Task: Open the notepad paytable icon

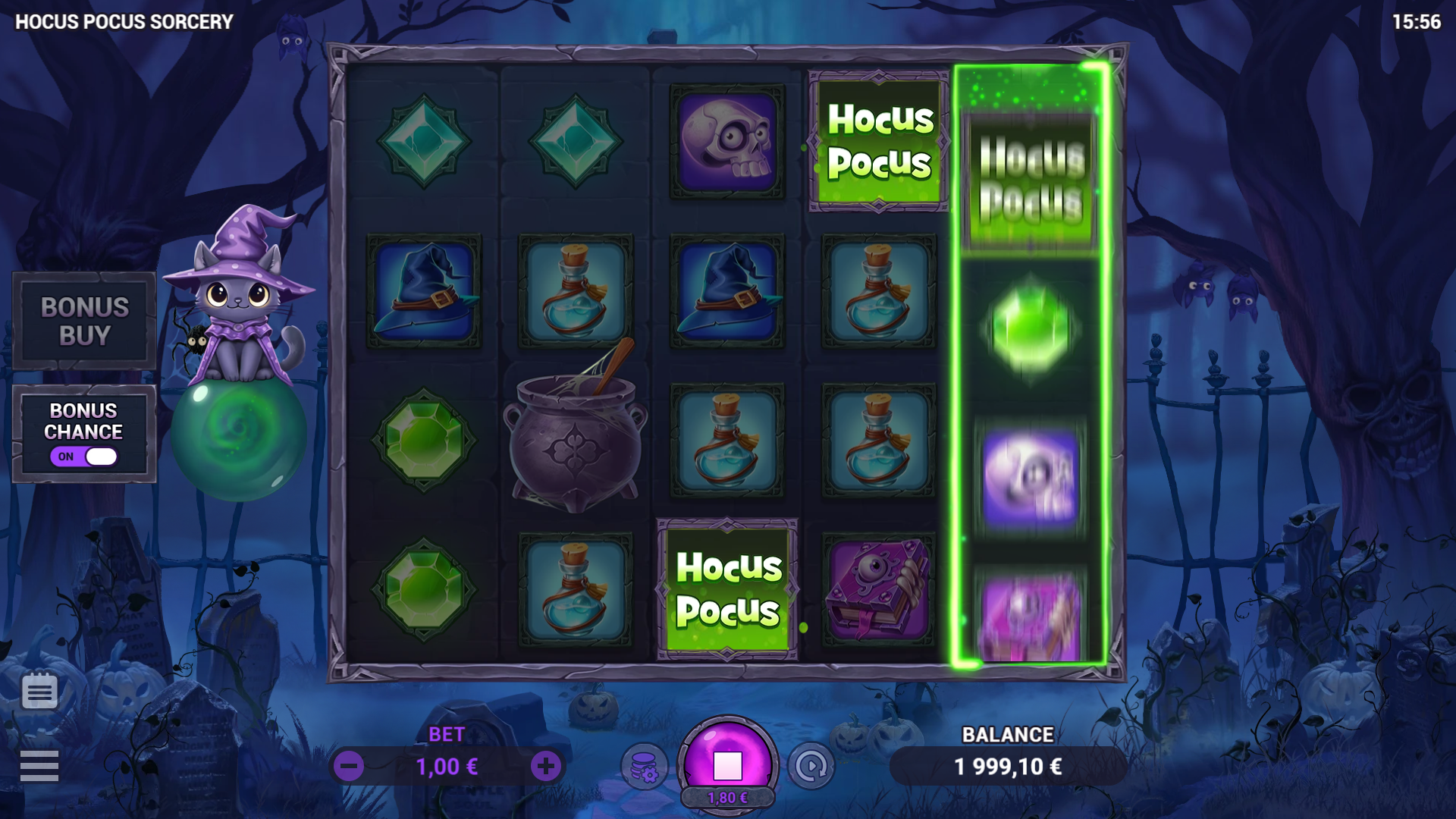Action: 39,691
